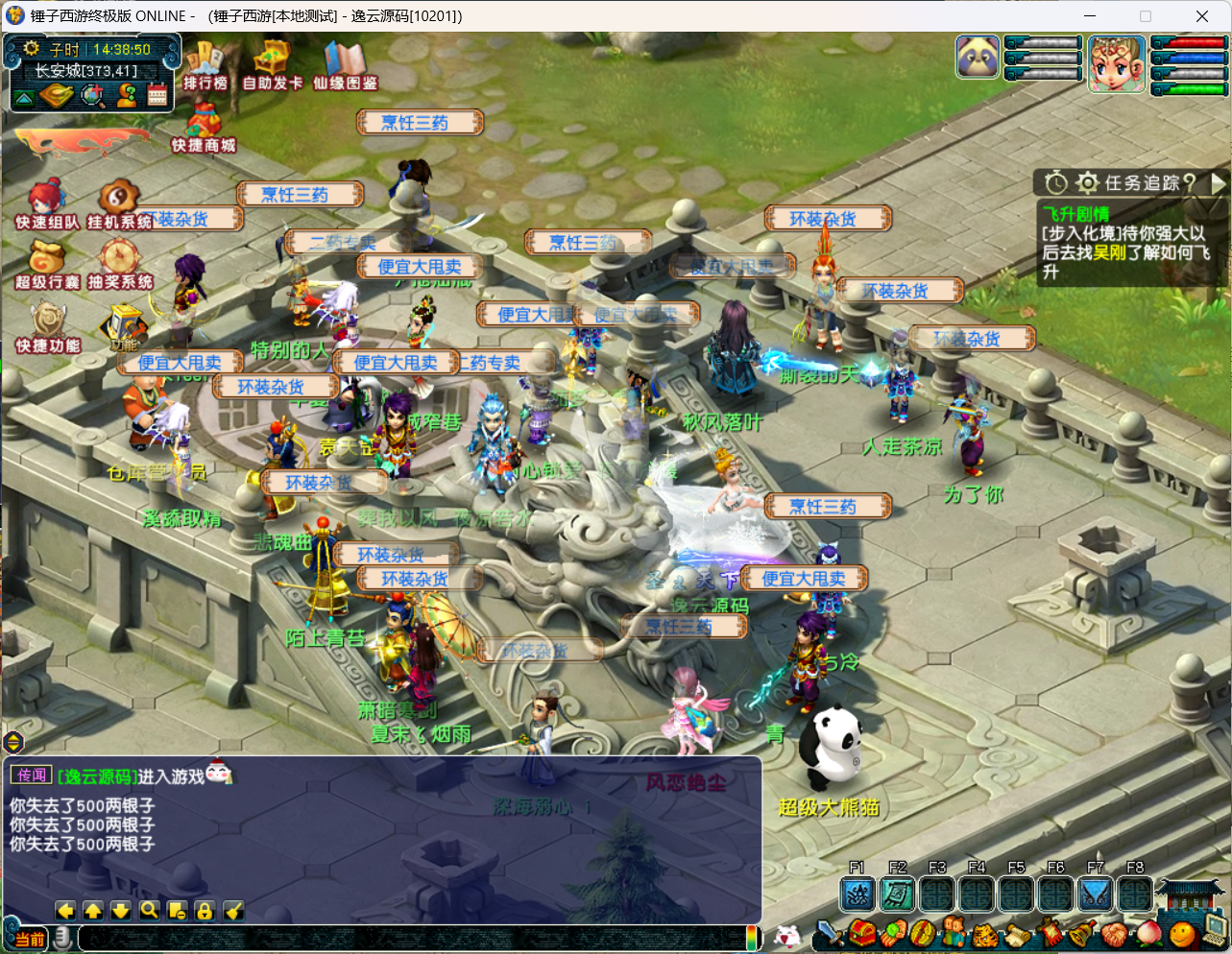Open the red treasure chest in the bottom toolbar
The height and width of the screenshot is (954, 1232).
pyautogui.click(x=861, y=933)
